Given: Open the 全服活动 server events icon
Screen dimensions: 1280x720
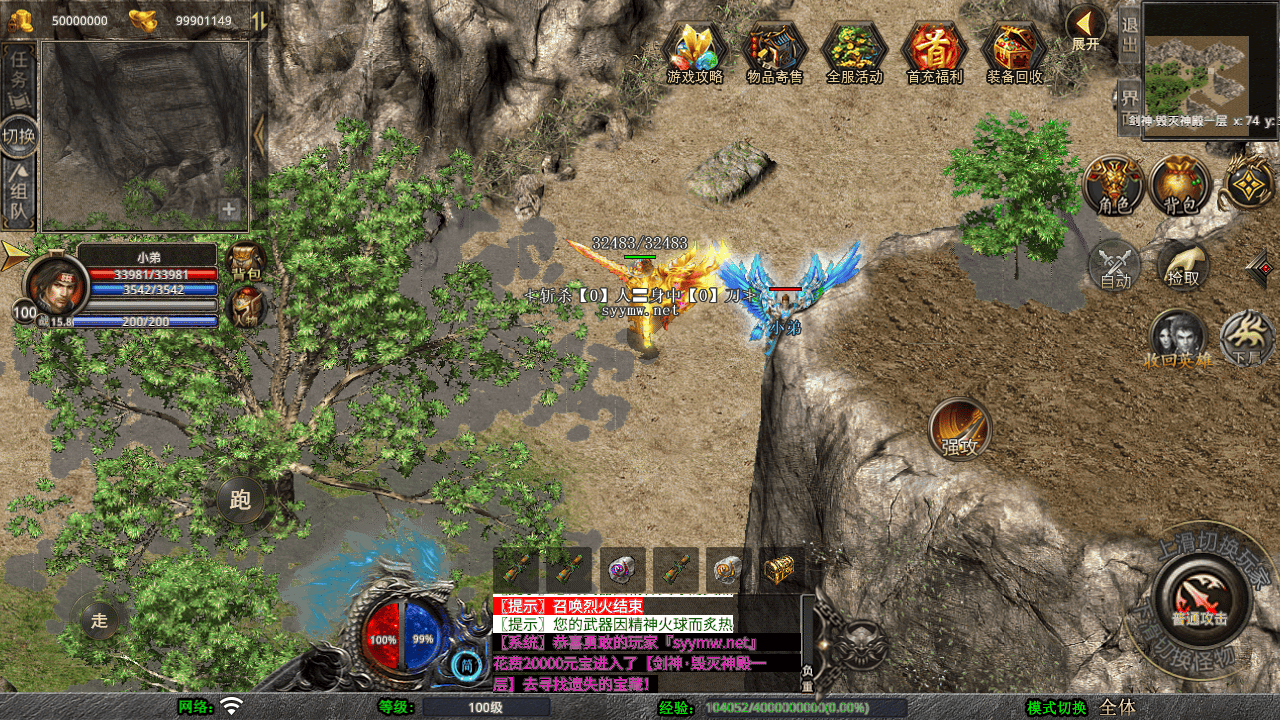Looking at the screenshot, I should [x=854, y=50].
